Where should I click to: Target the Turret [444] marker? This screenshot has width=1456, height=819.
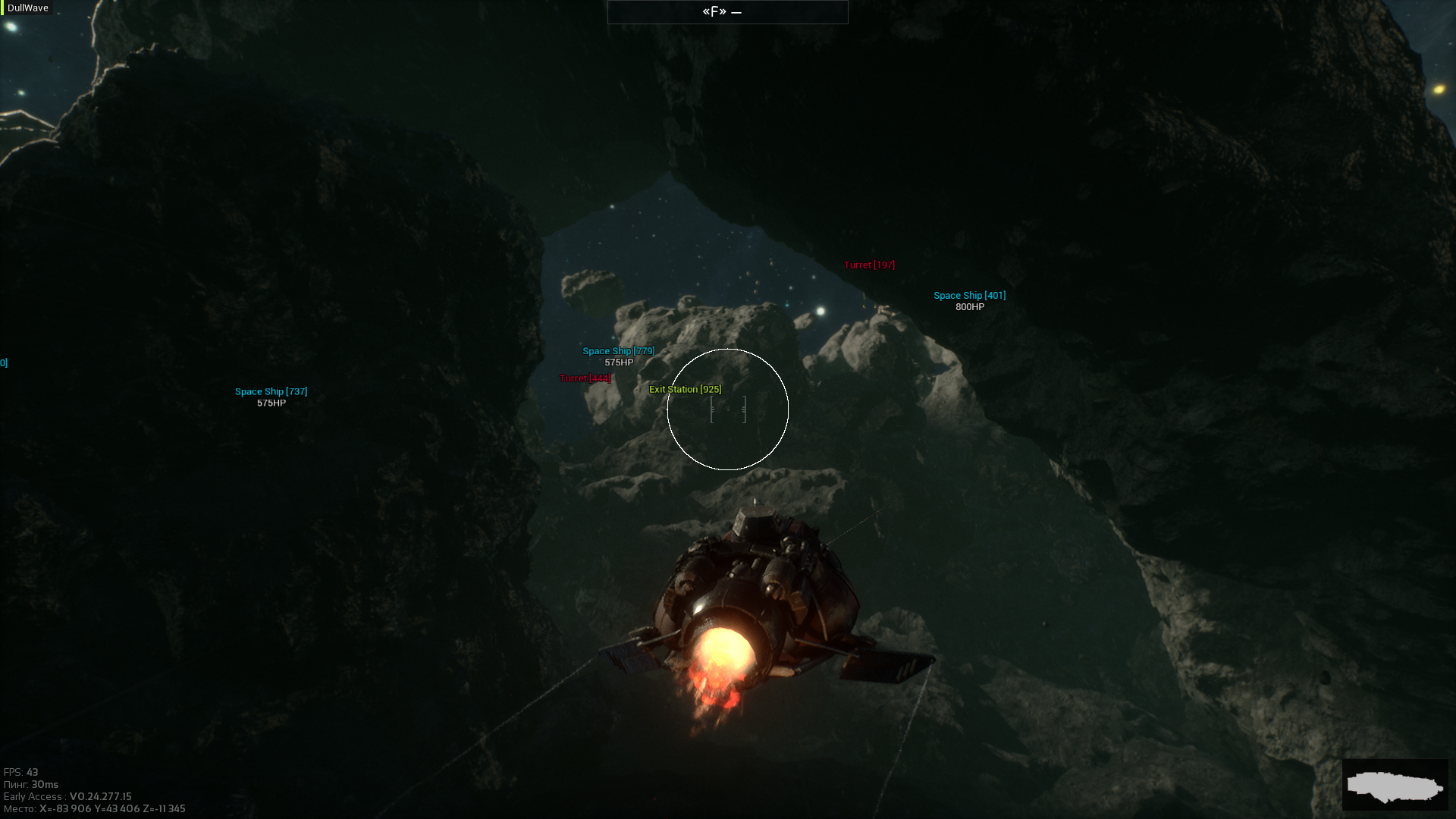click(x=585, y=378)
